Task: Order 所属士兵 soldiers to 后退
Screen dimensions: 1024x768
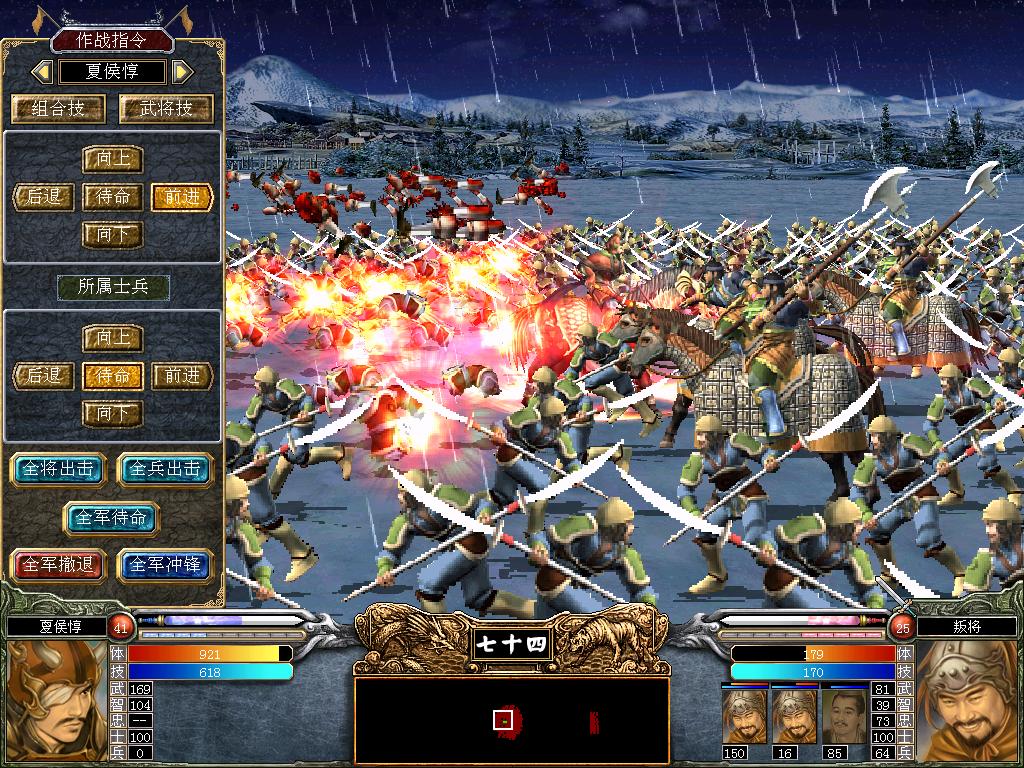Action: [x=44, y=376]
